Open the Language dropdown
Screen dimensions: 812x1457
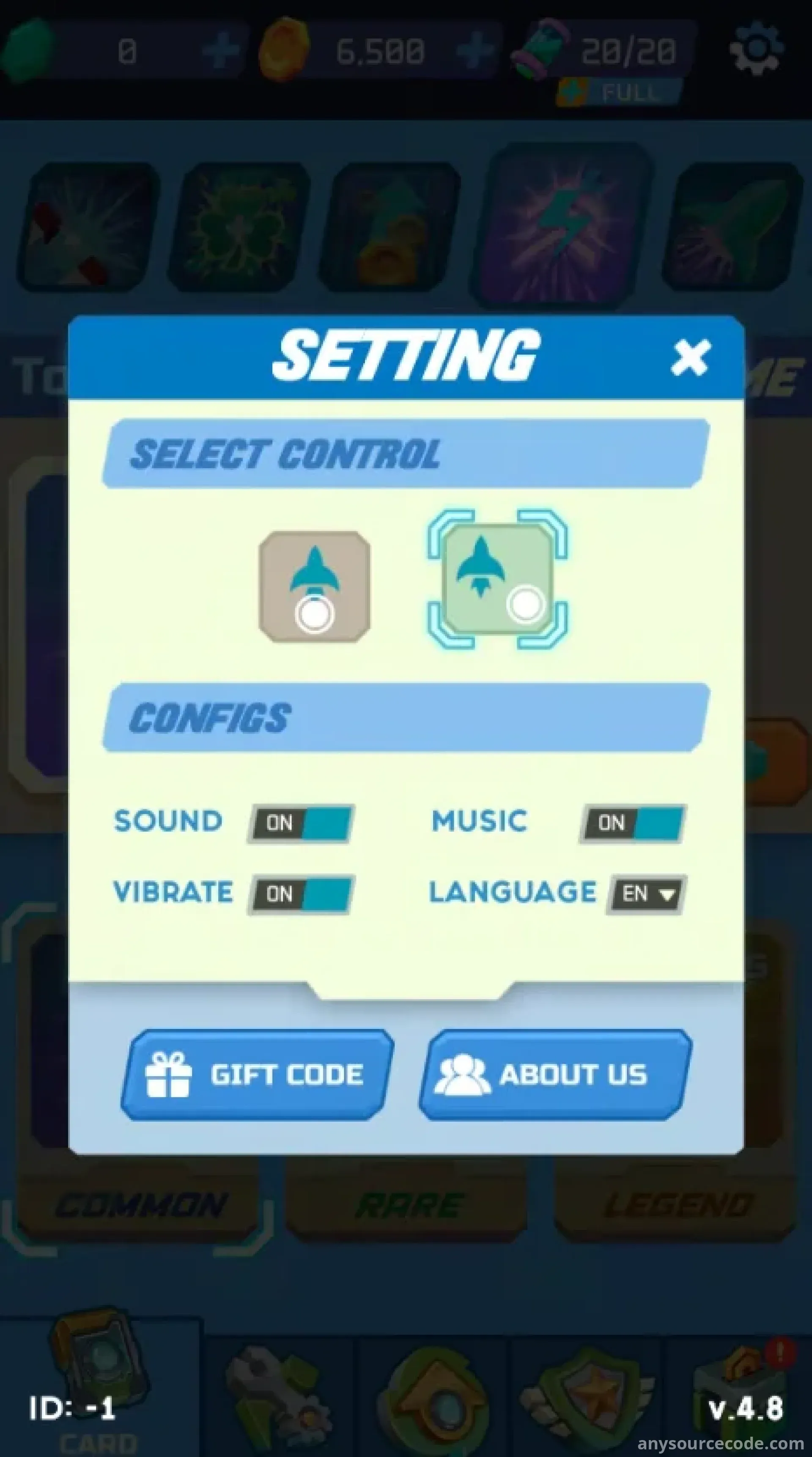click(646, 894)
